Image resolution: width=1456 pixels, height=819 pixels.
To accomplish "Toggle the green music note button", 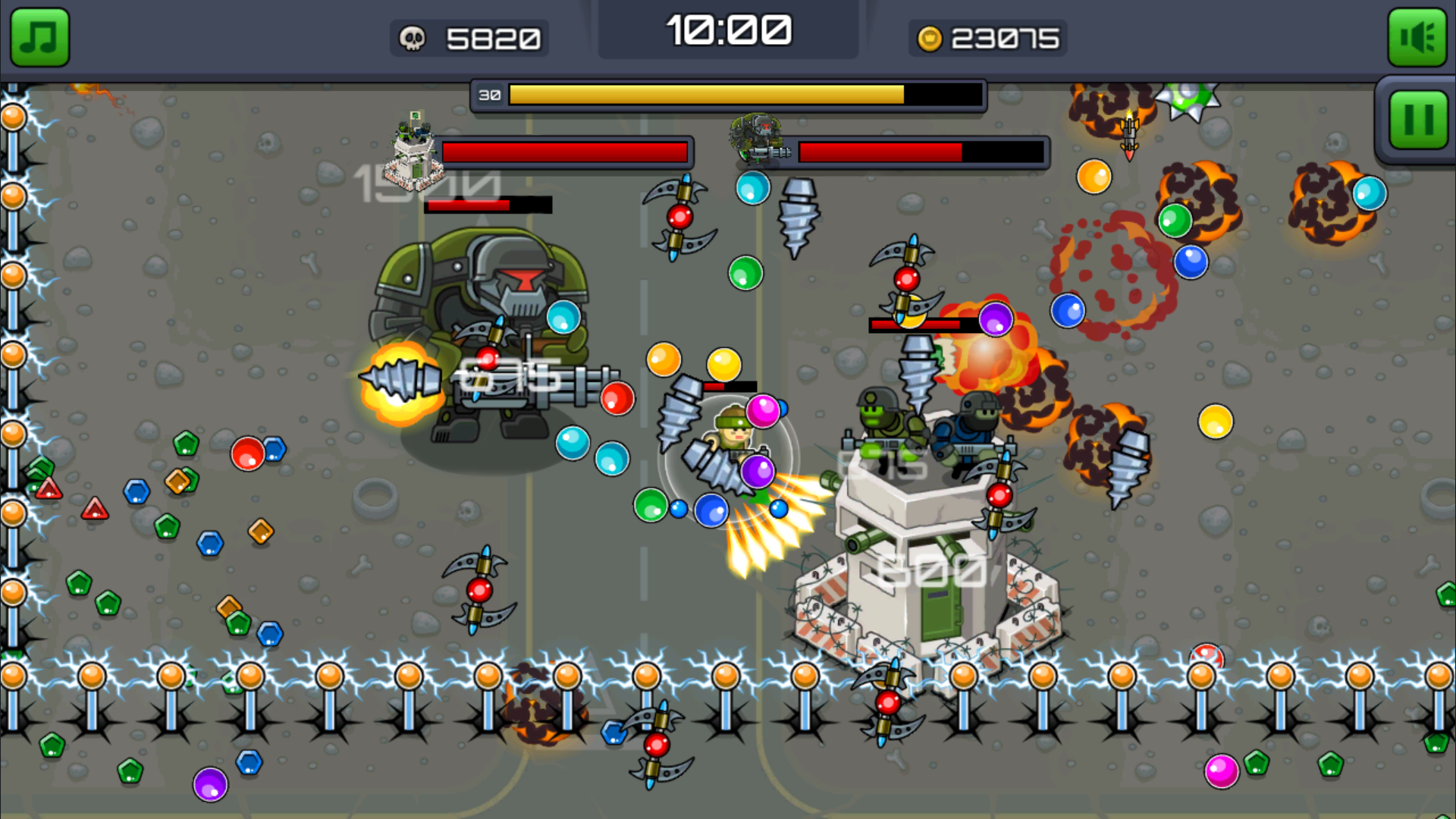I will 39,38.
